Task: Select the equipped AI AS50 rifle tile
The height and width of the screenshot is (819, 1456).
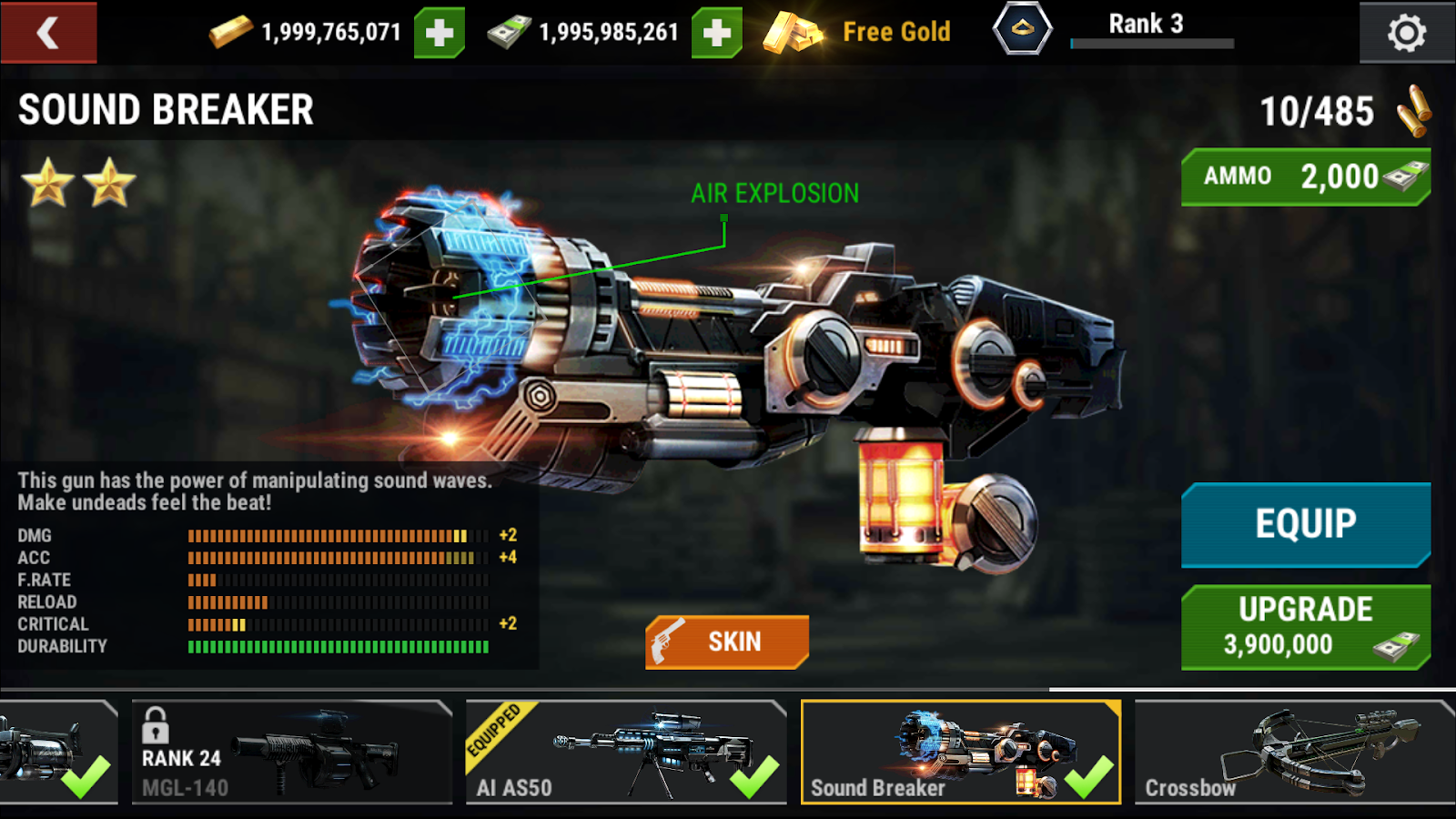Action: pos(625,752)
